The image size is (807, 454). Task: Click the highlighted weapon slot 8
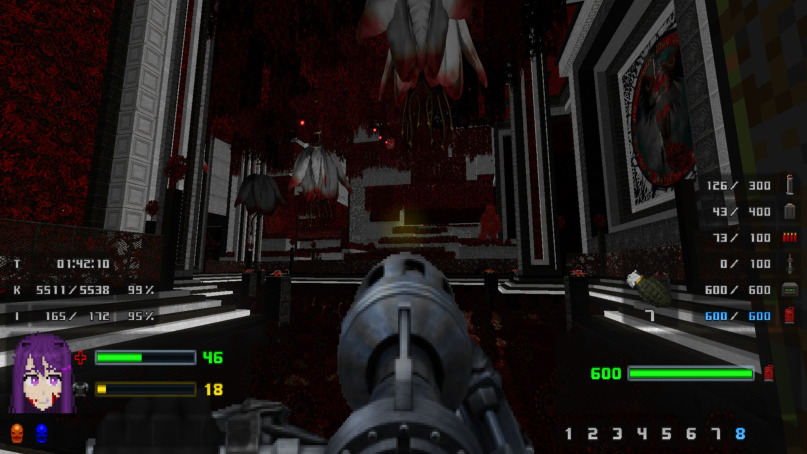click(740, 434)
